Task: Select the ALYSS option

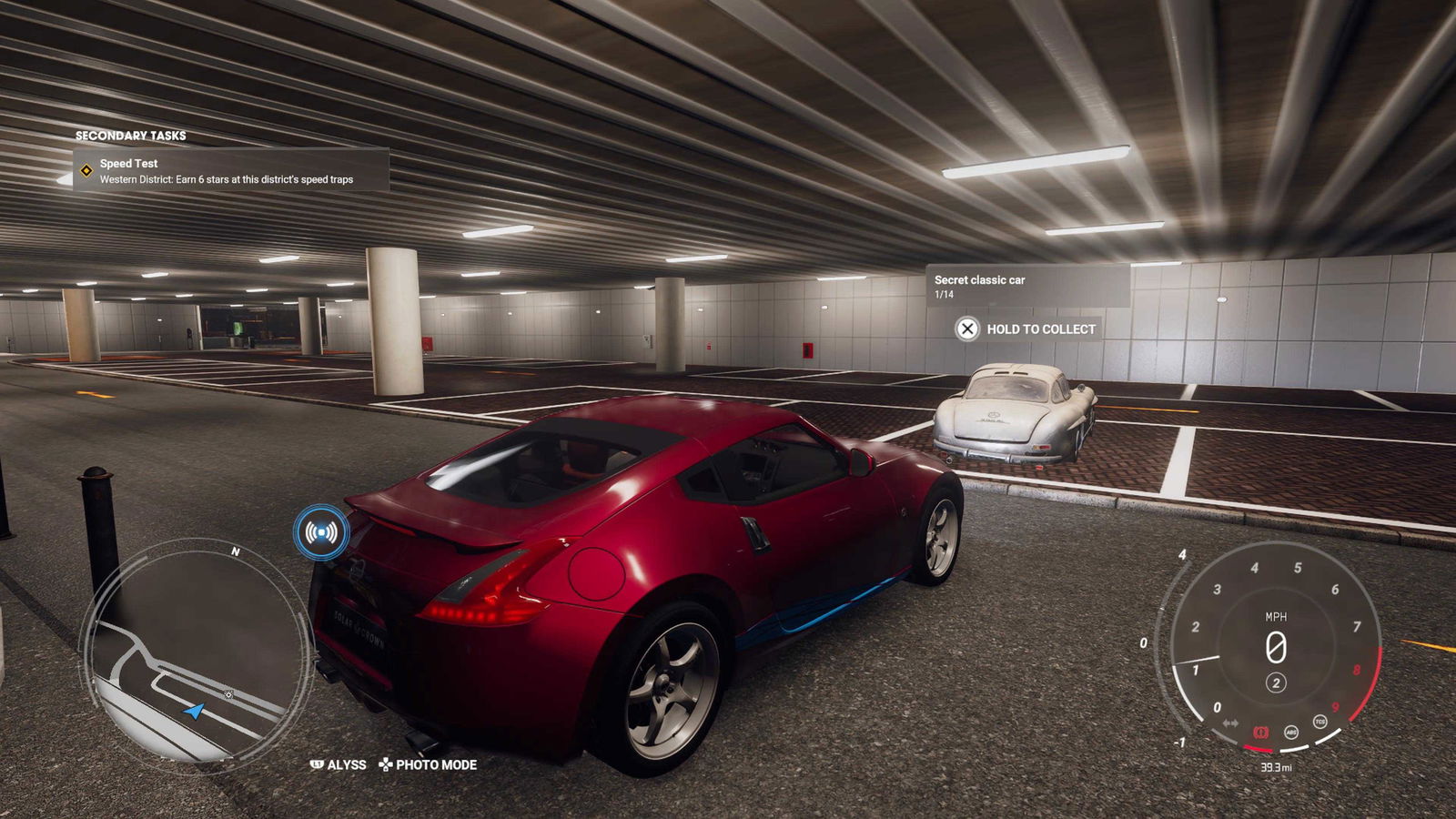Action: [339, 764]
